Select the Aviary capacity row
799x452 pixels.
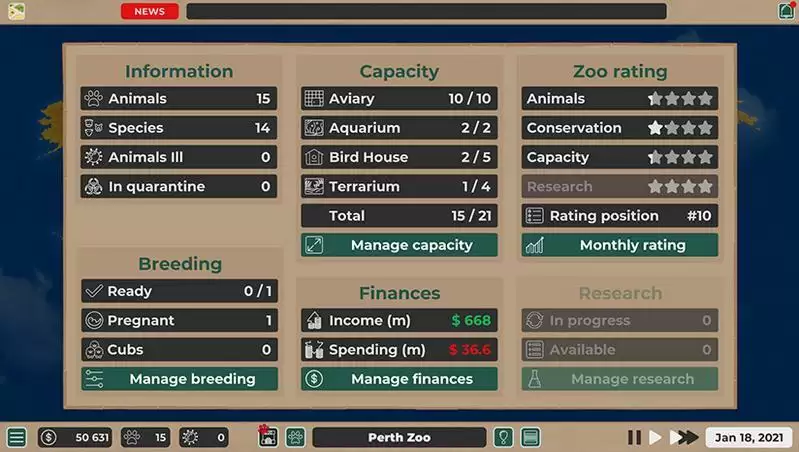pos(399,99)
